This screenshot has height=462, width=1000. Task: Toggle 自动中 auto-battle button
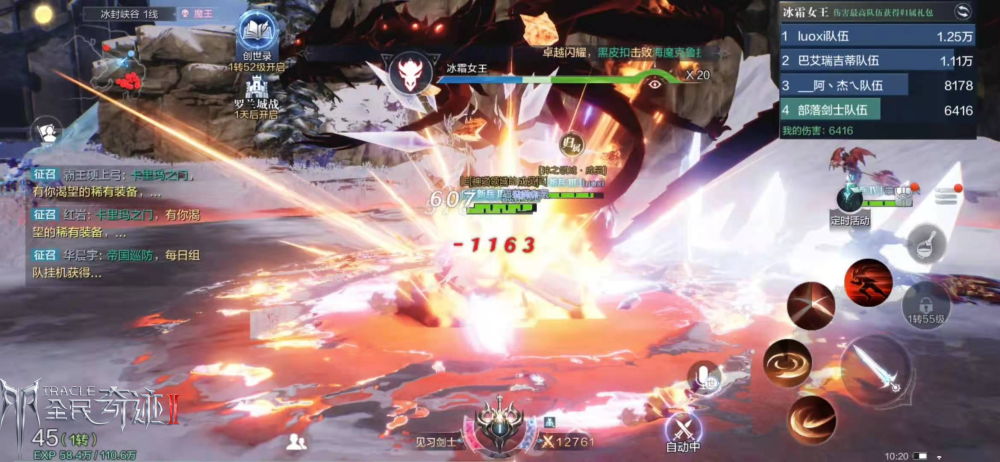point(683,431)
